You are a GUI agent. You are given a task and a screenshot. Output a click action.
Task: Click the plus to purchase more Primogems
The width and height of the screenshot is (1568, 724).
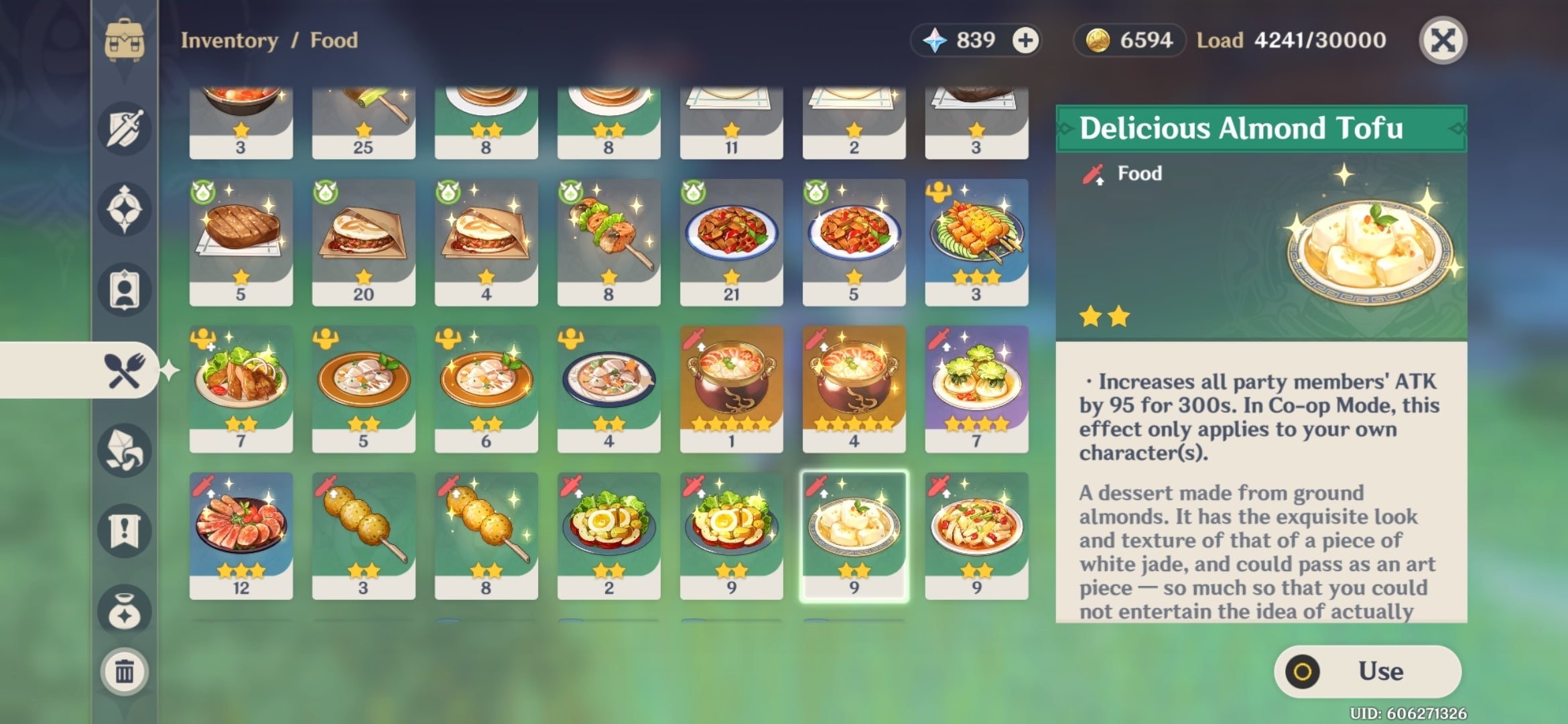1026,40
